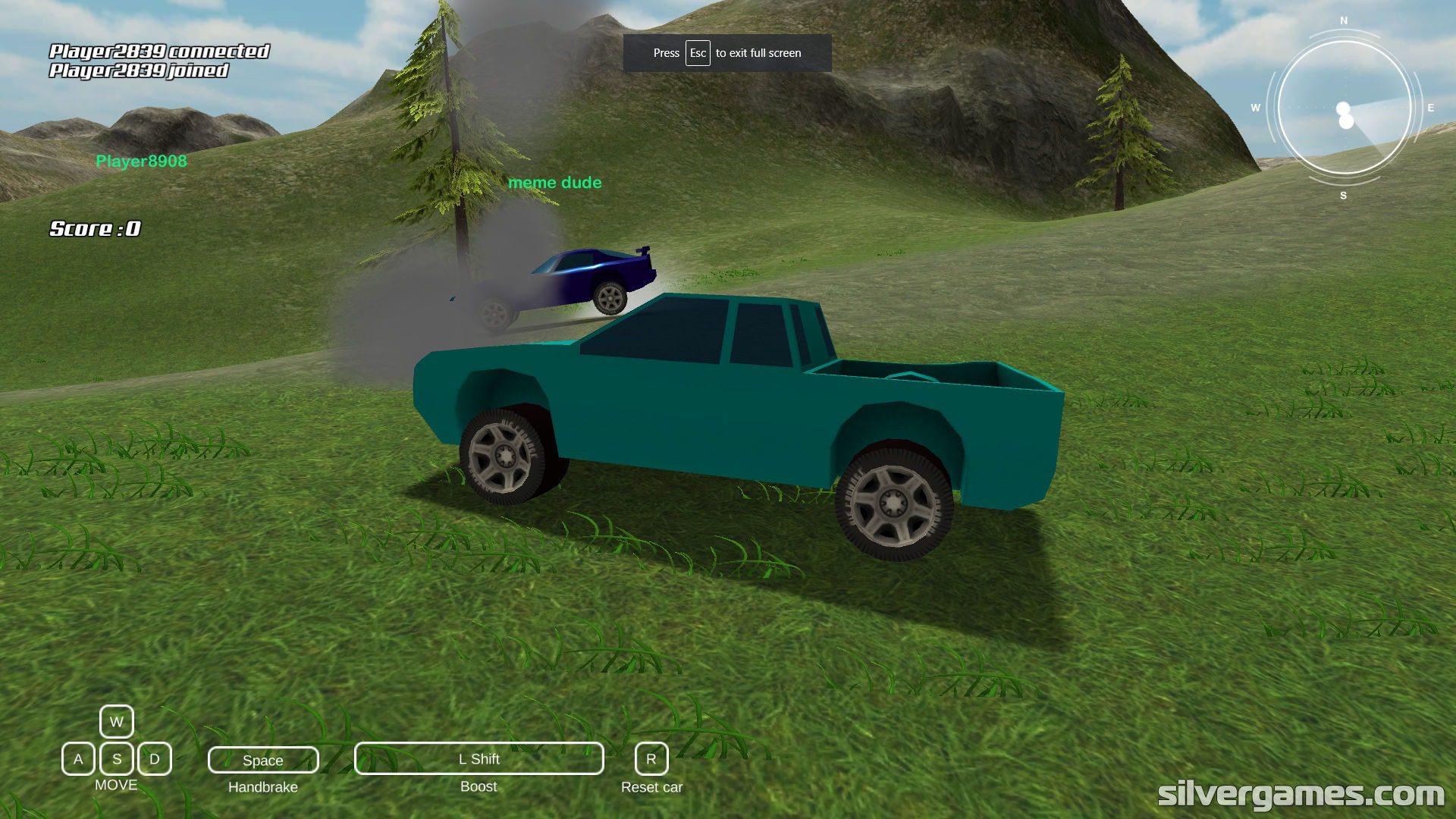Screen dimensions: 1456x819
Task: Click the compass direction marker pointing east
Action: coord(1429,107)
